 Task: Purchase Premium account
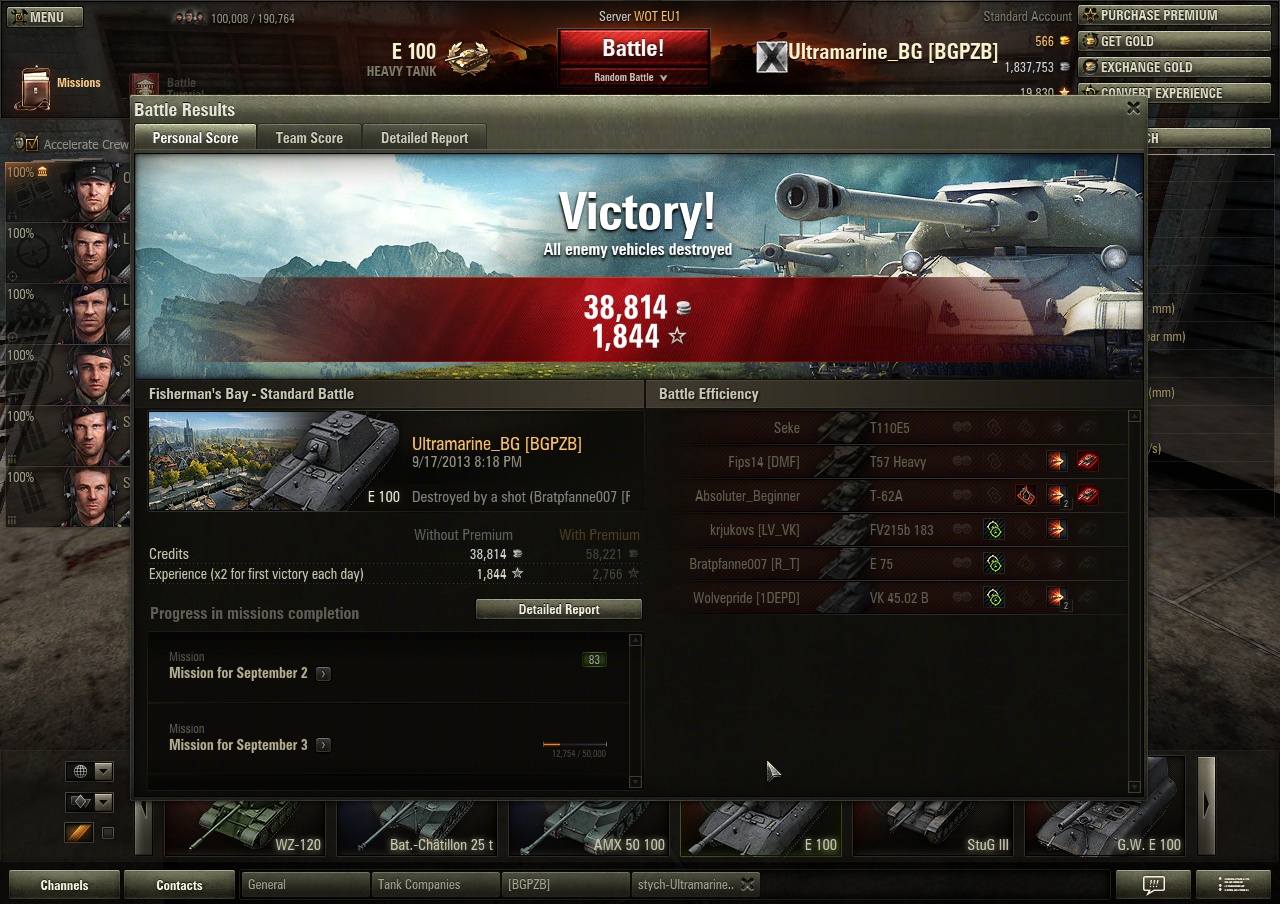point(1158,15)
